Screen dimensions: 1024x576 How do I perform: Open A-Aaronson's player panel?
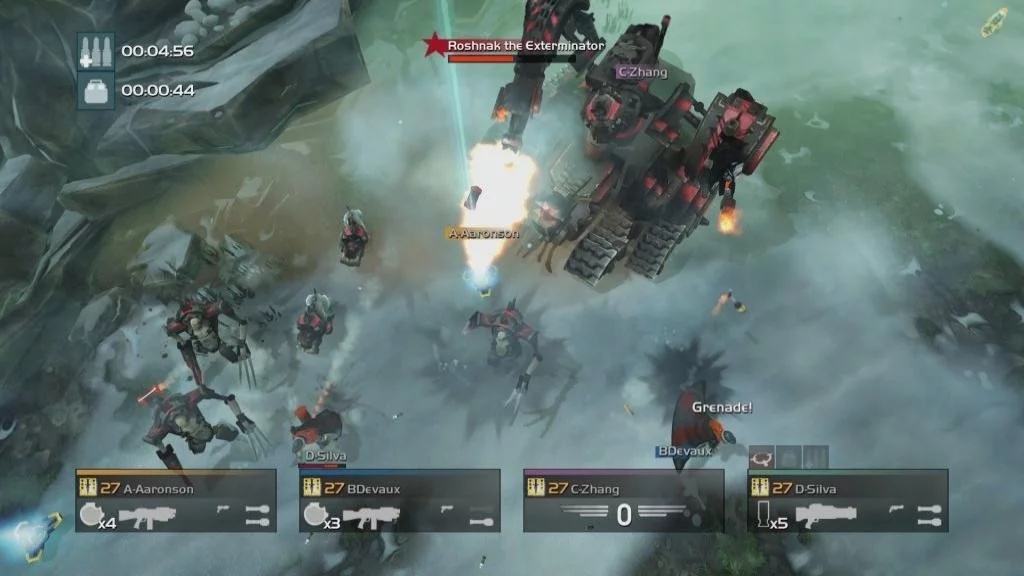coord(176,500)
